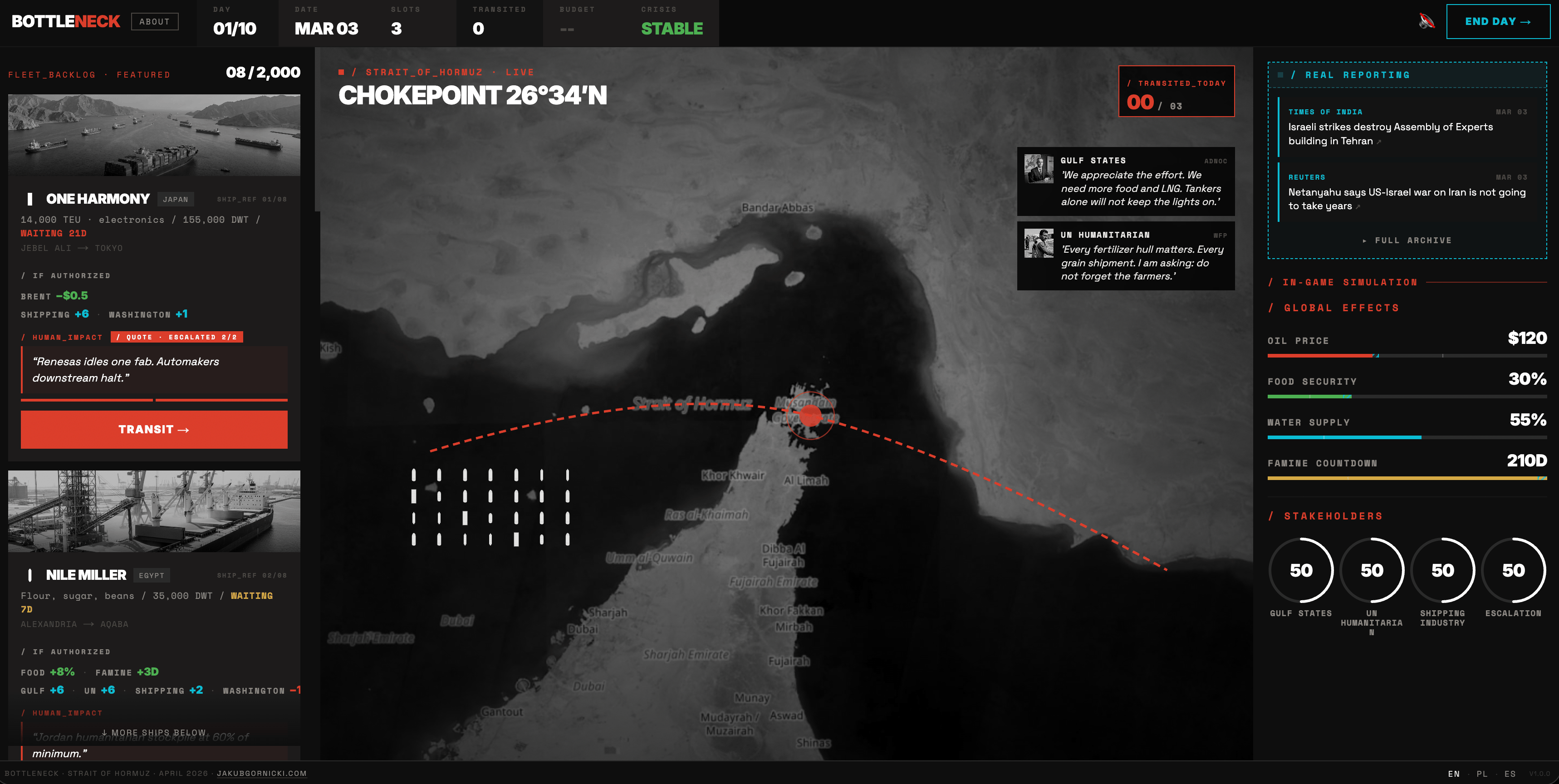
Task: Click the UN Humanitarian stakeholder gauge
Action: [x=1372, y=570]
